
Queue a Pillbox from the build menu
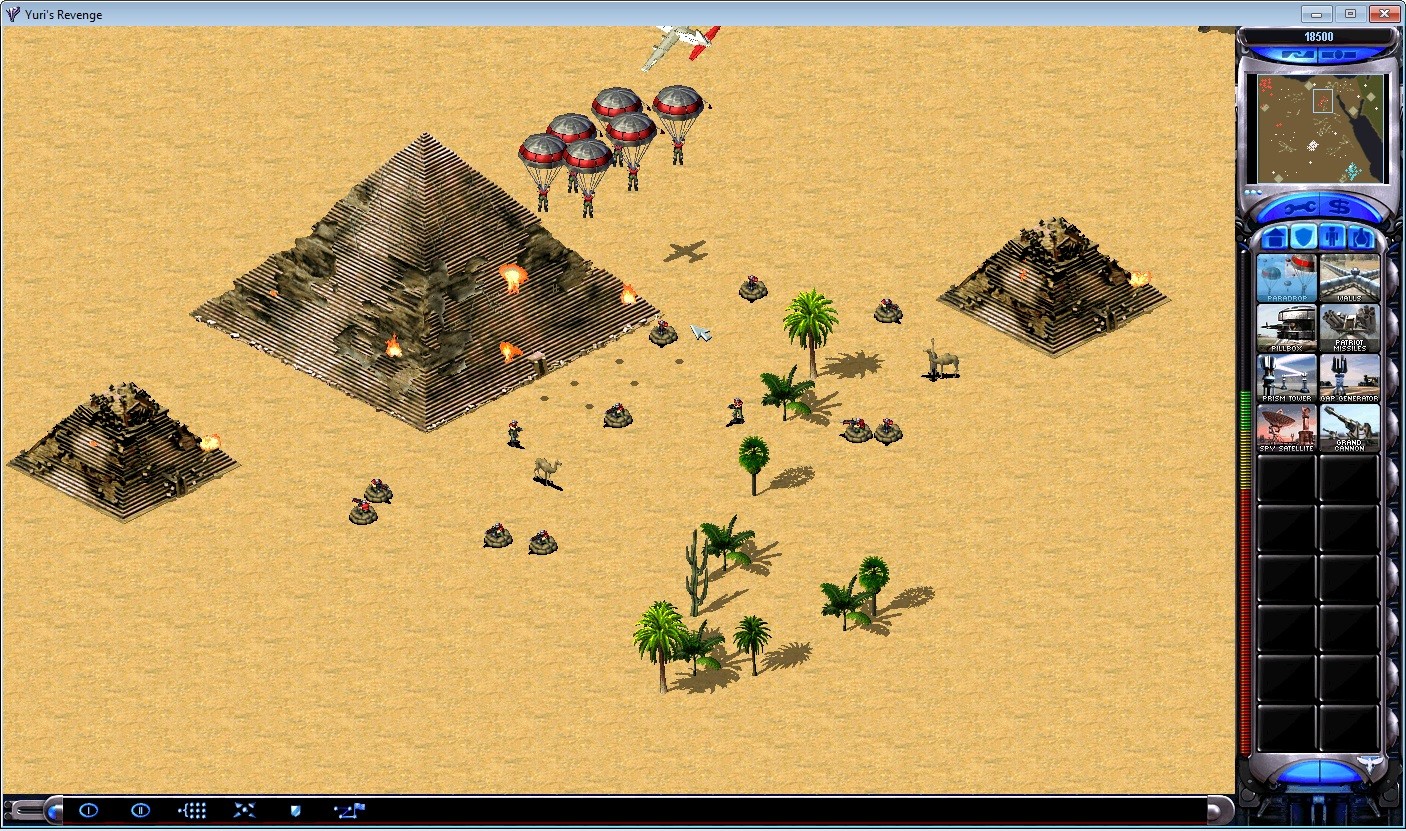click(x=1286, y=326)
